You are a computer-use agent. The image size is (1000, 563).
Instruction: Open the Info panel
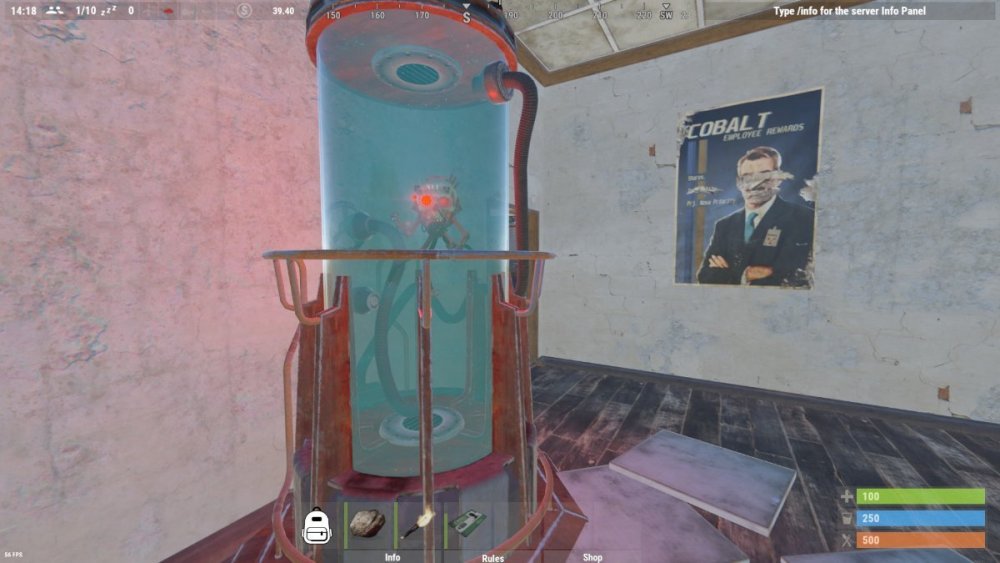(x=392, y=557)
